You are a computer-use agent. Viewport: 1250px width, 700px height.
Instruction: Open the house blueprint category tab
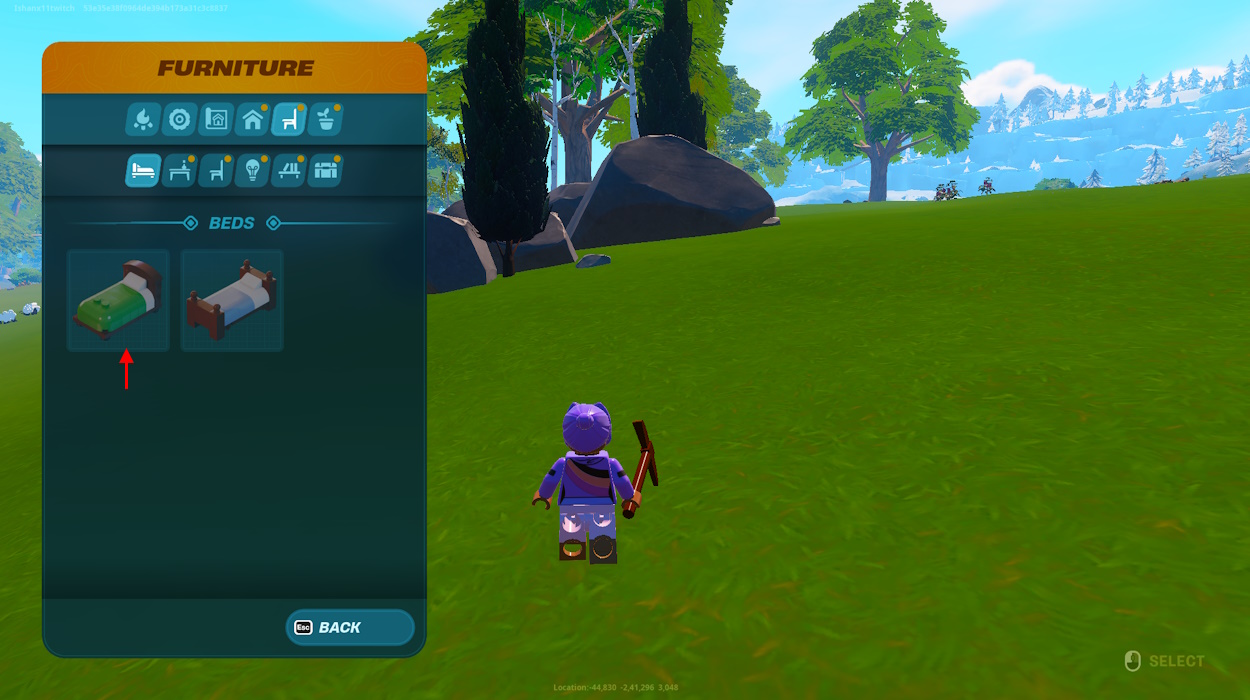(216, 120)
